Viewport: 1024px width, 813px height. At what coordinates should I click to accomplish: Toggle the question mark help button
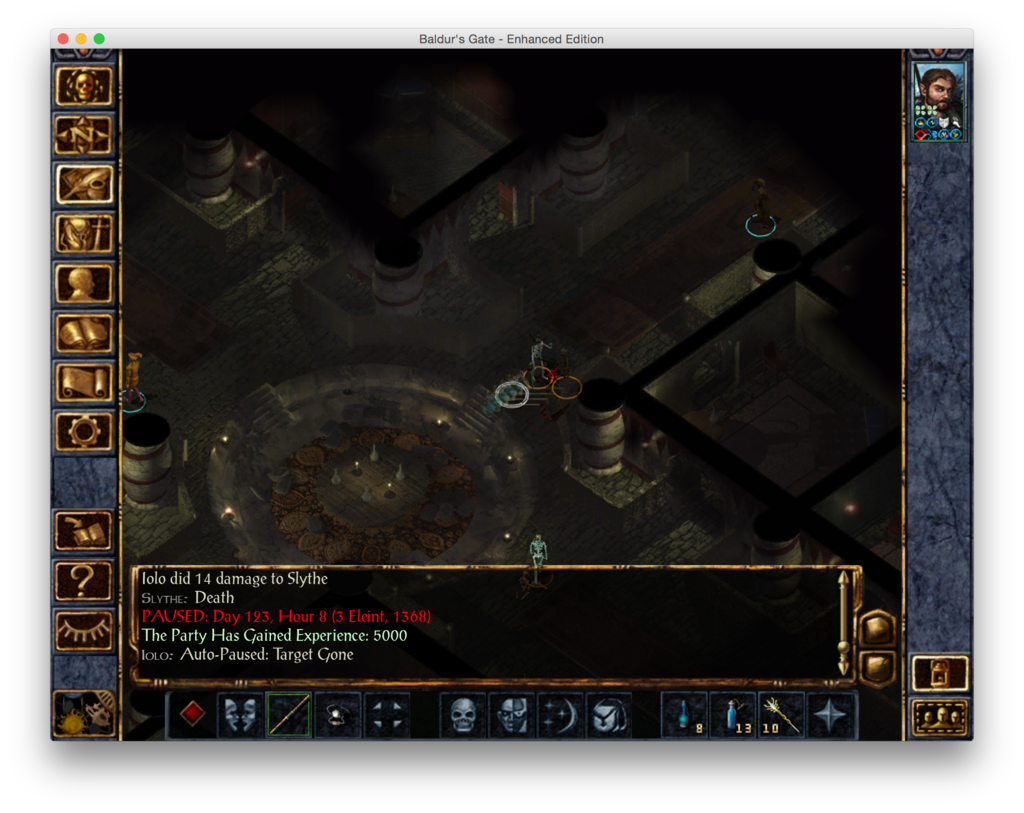[x=84, y=580]
